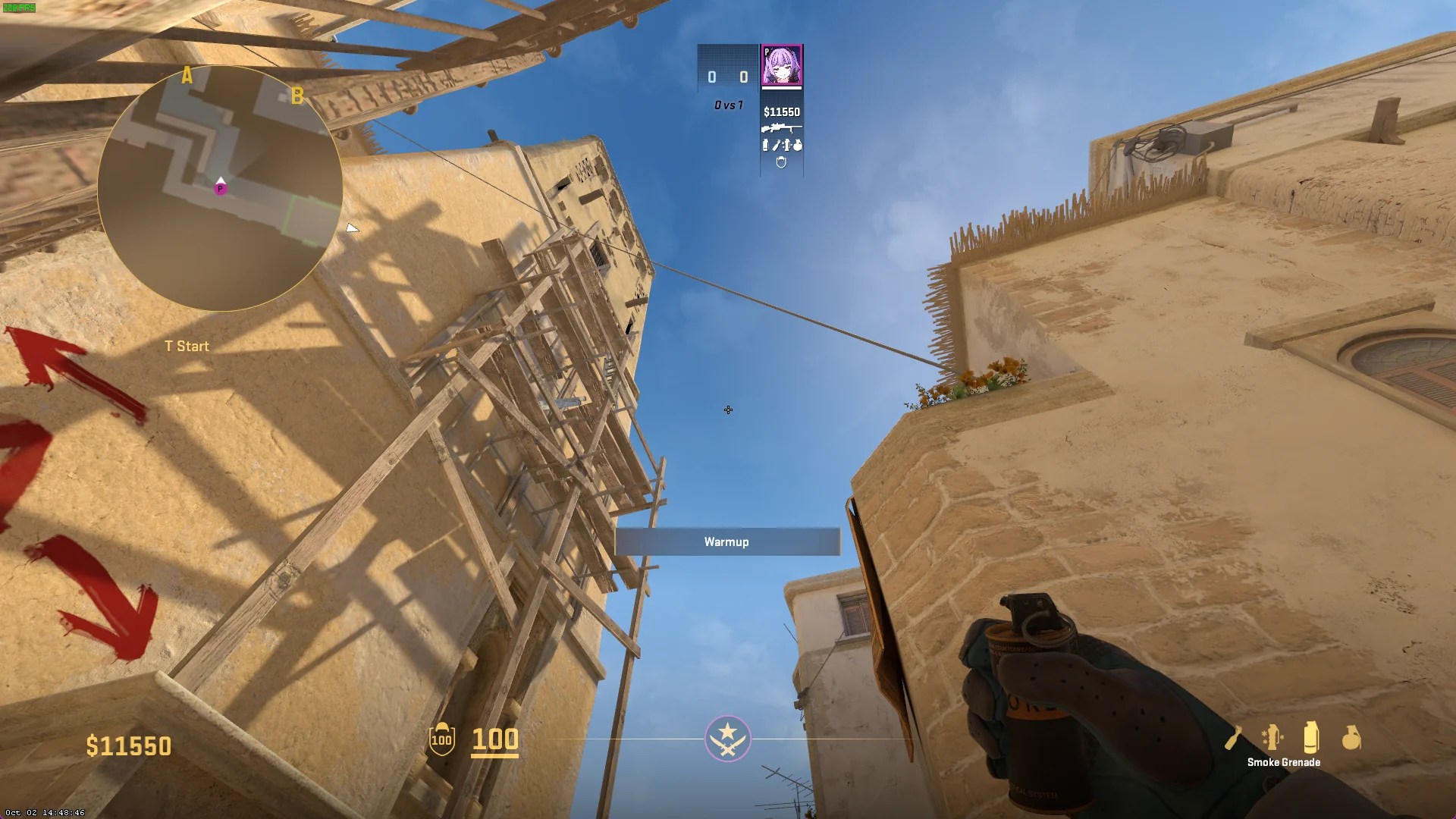Image resolution: width=1456 pixels, height=819 pixels.
Task: Click the T Start label below the radar
Action: click(186, 346)
